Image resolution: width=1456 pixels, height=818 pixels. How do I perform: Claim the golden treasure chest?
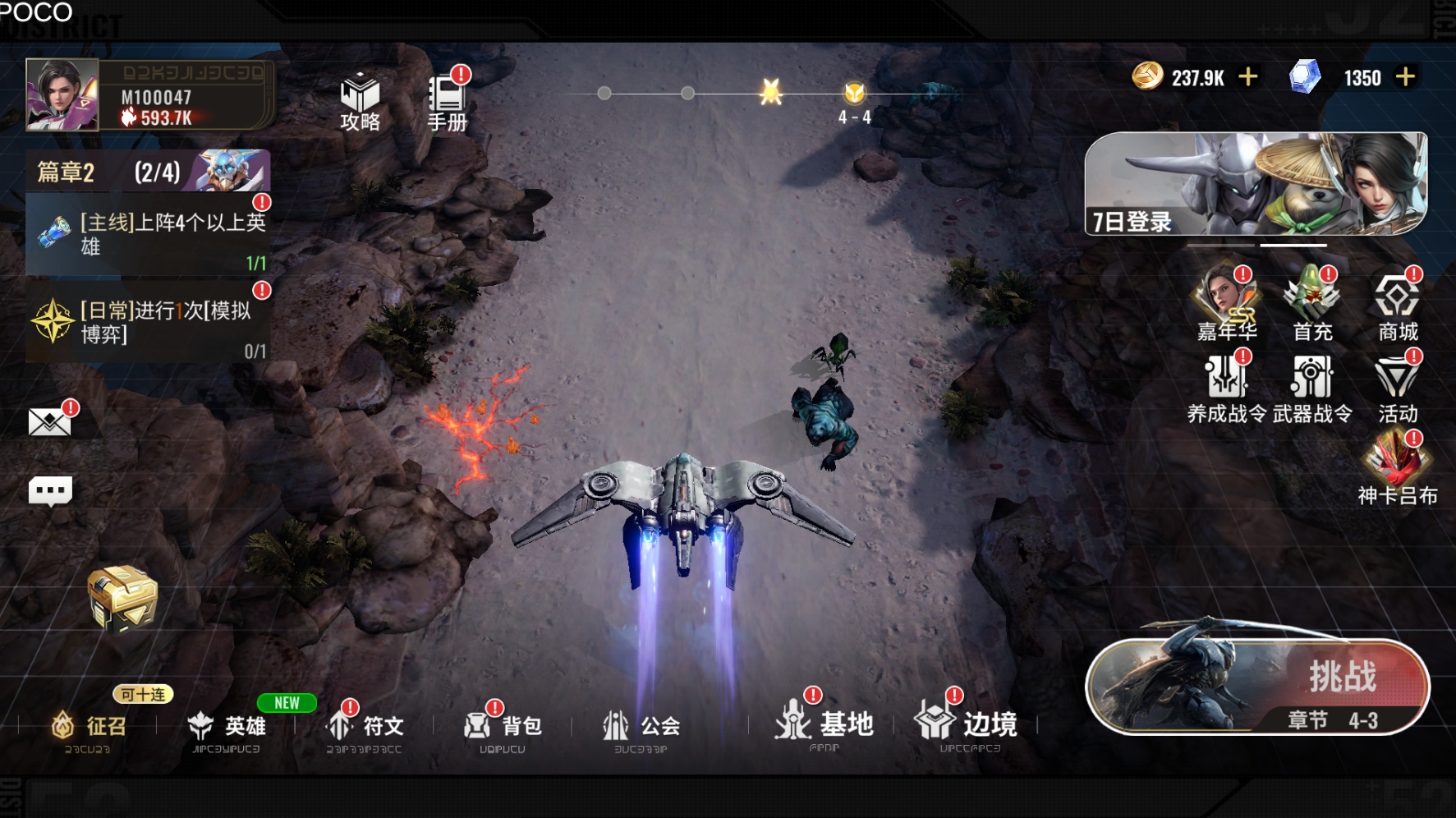(x=122, y=598)
